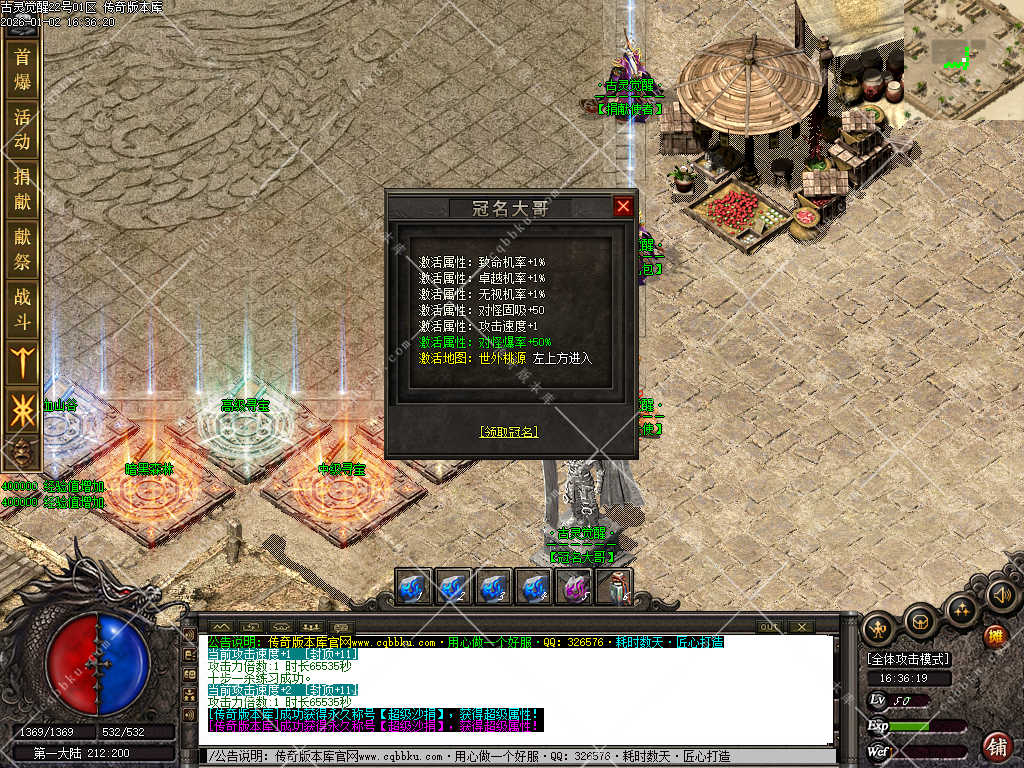
Task: Open the character figure panel button
Action: tap(880, 627)
